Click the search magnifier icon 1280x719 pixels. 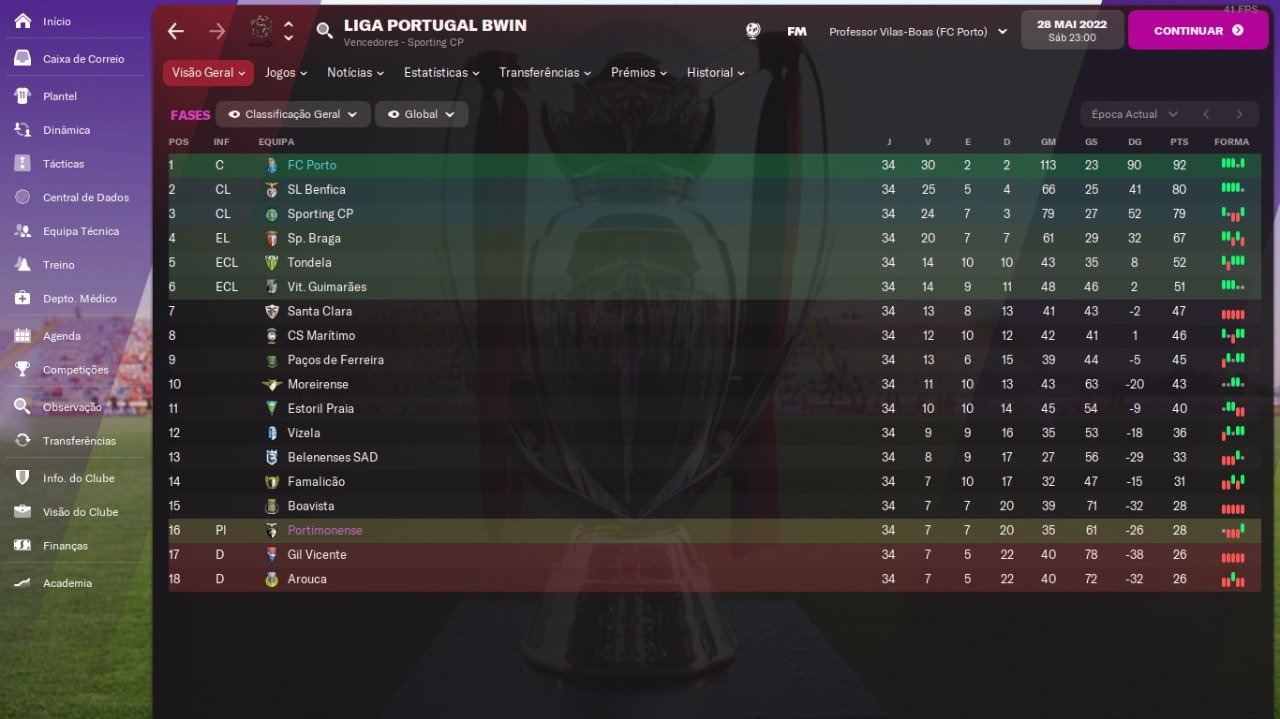pos(324,31)
